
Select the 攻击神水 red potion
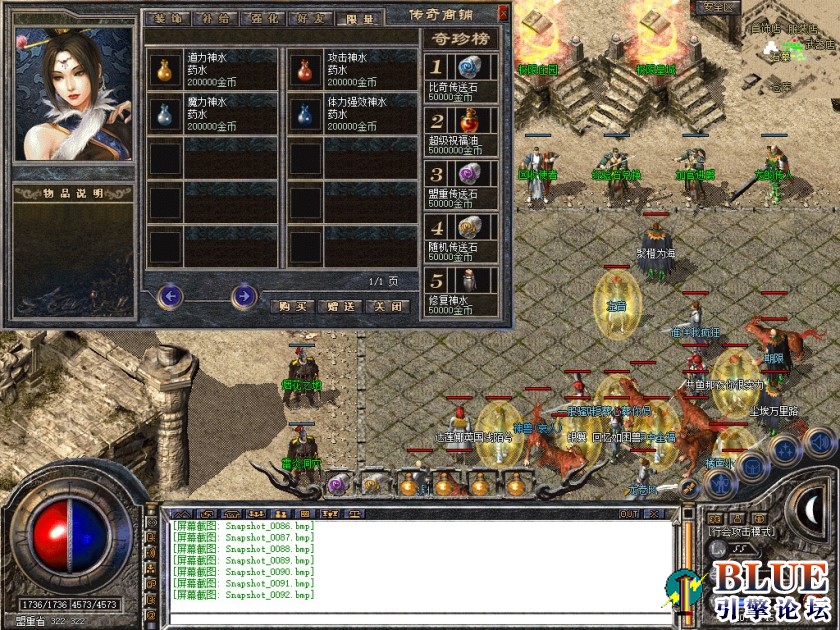[304, 70]
